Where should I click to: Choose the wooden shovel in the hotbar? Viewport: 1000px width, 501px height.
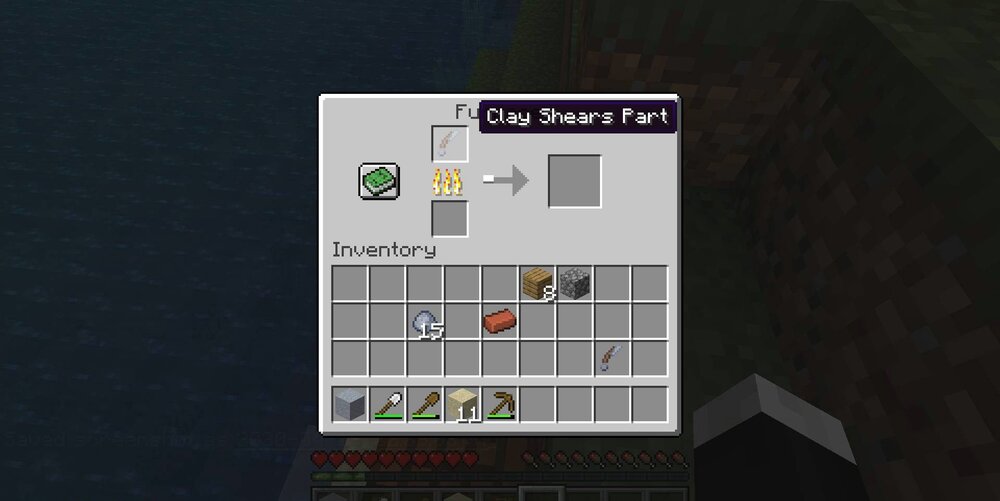(x=425, y=404)
